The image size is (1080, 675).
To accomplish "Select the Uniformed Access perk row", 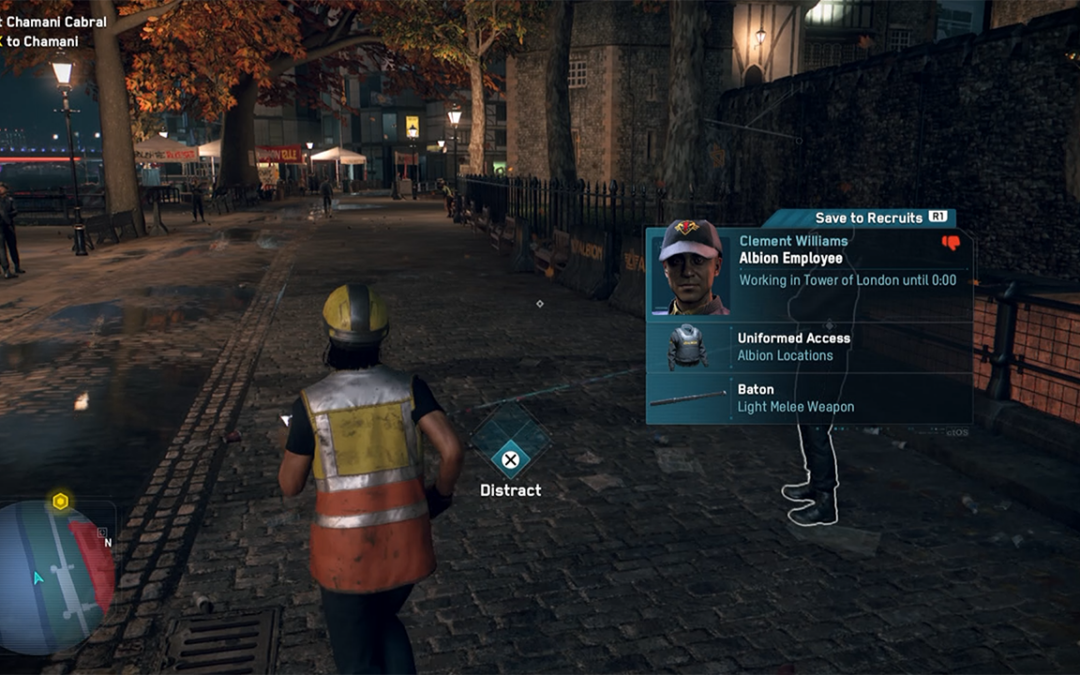I will click(808, 347).
